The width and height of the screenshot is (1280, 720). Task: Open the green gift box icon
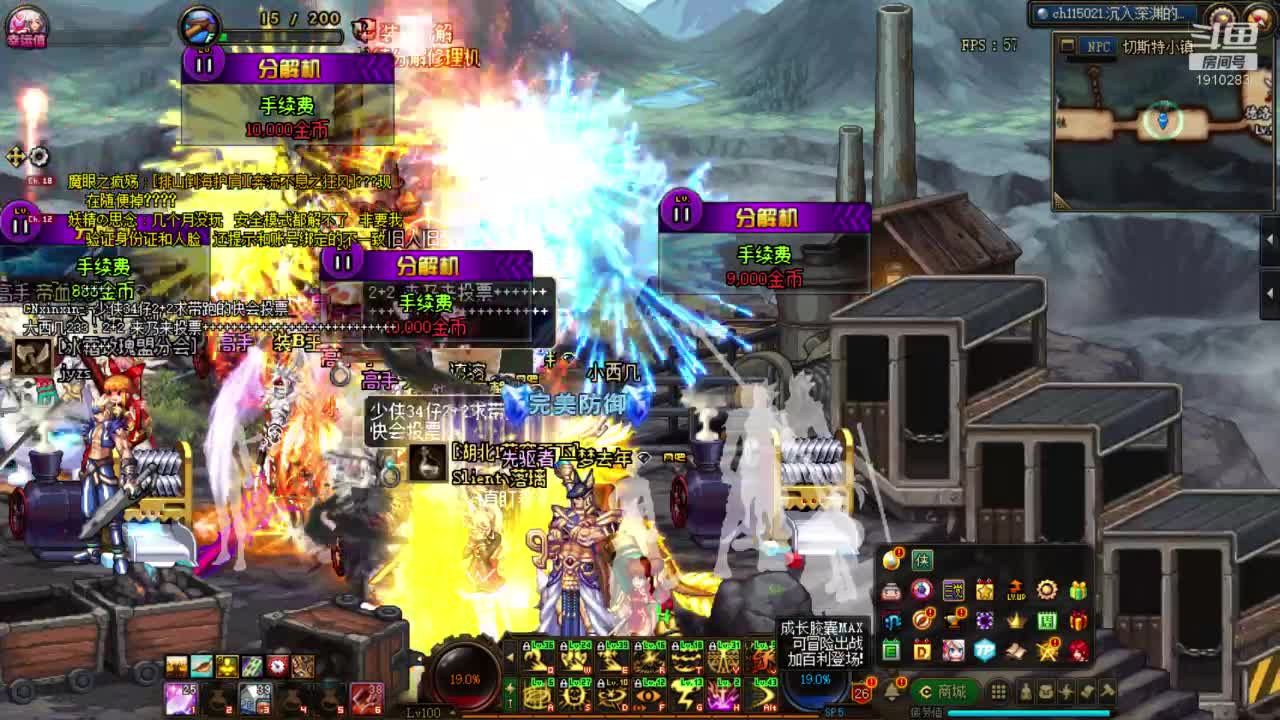click(1078, 590)
